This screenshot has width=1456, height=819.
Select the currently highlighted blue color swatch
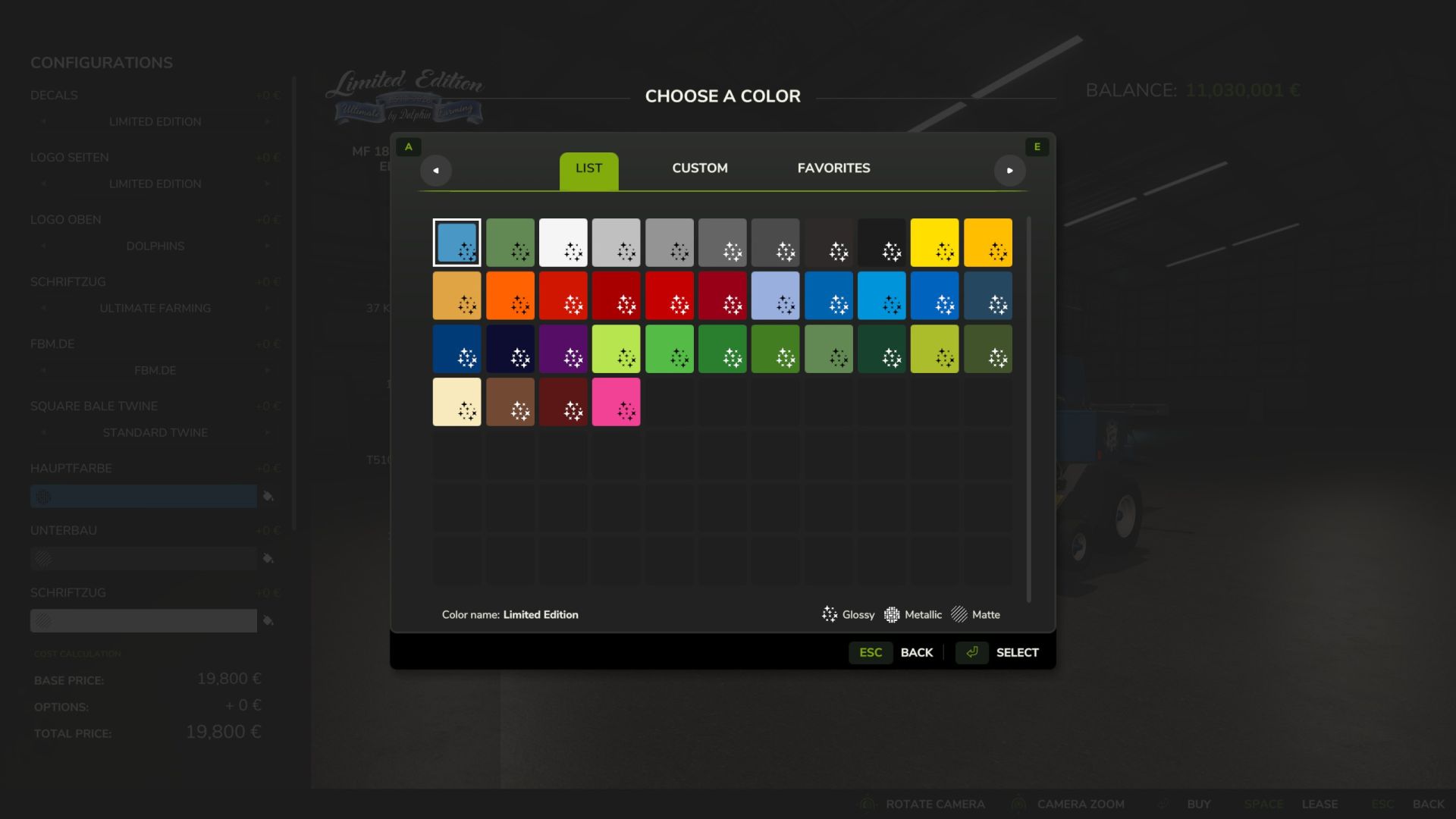click(x=457, y=243)
